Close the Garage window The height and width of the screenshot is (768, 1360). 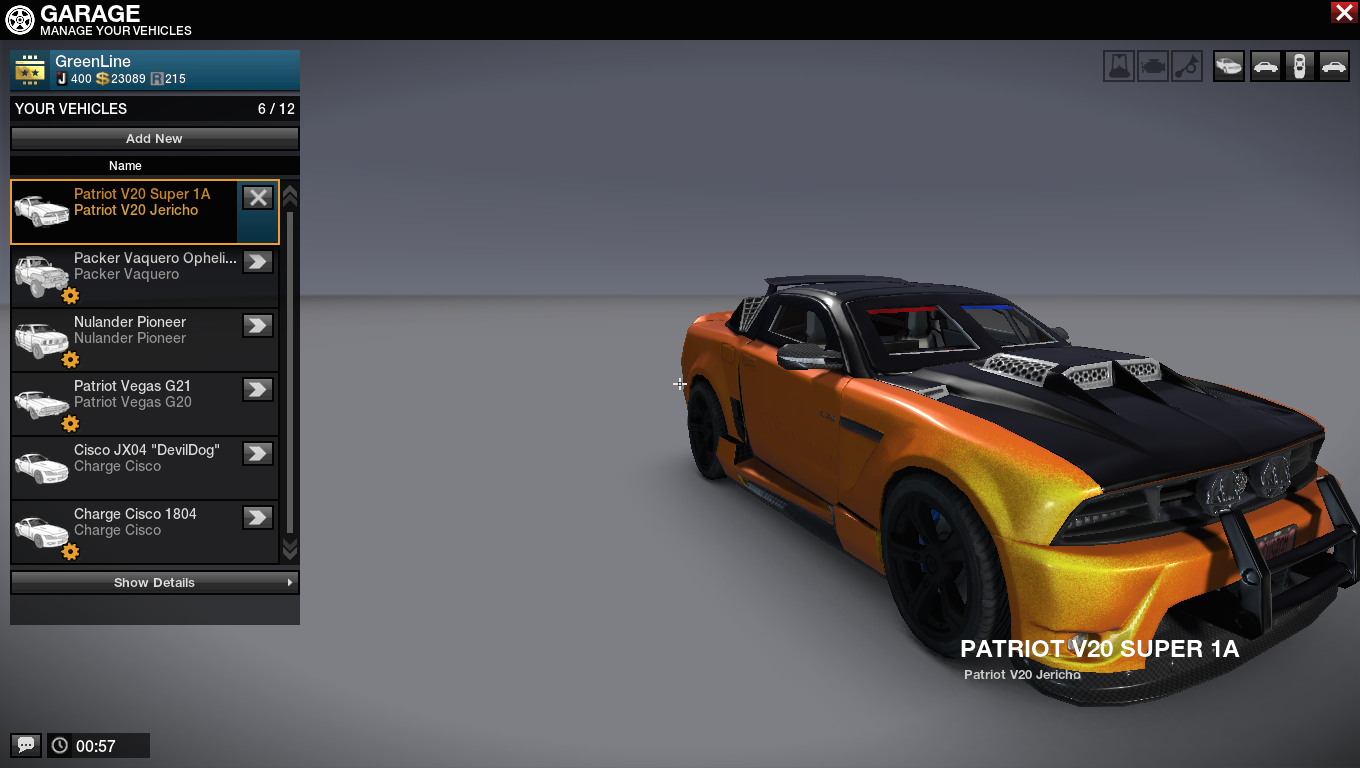pos(1343,12)
